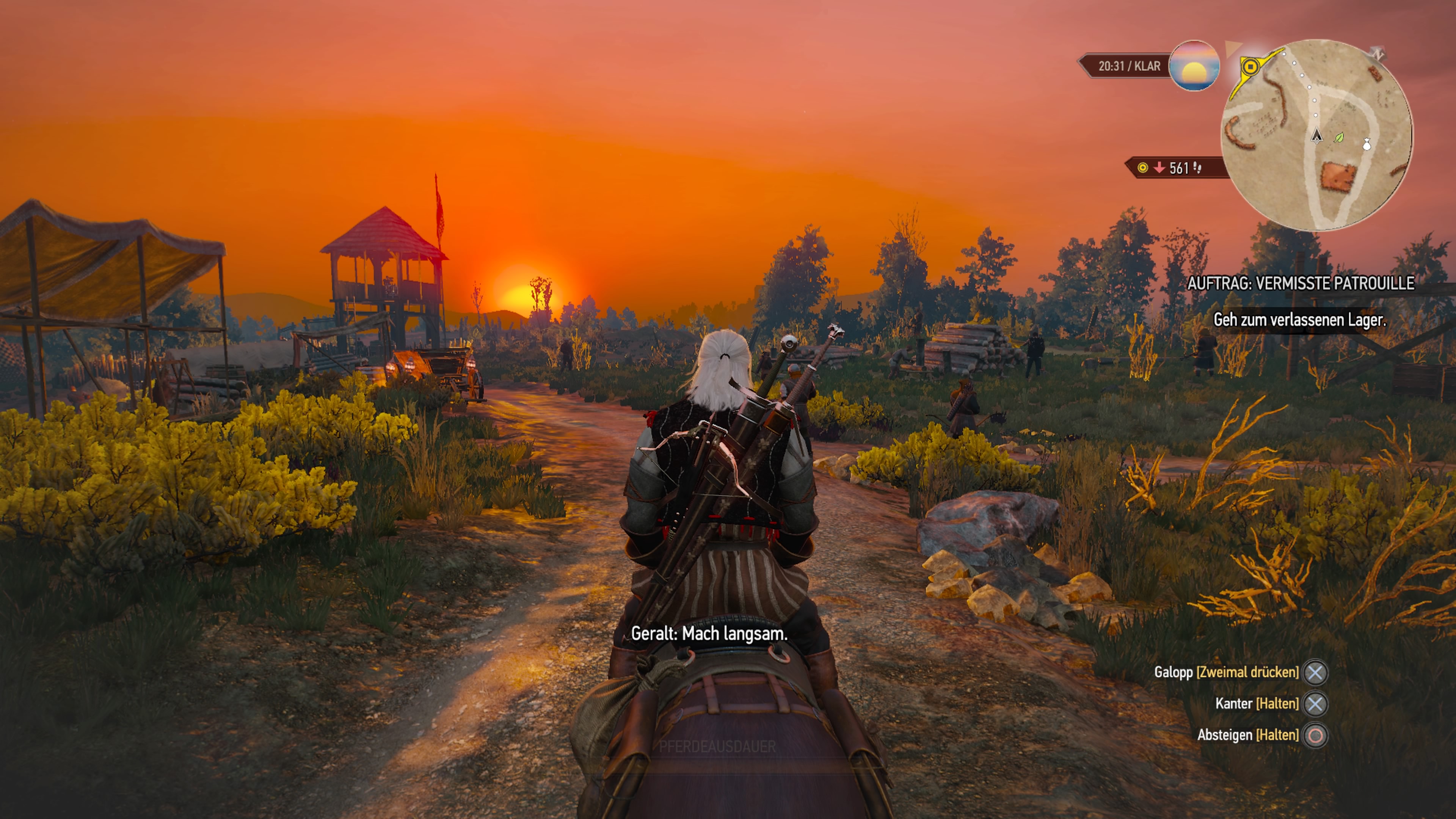Click the red down arrow beside the coin counter

tap(1159, 168)
